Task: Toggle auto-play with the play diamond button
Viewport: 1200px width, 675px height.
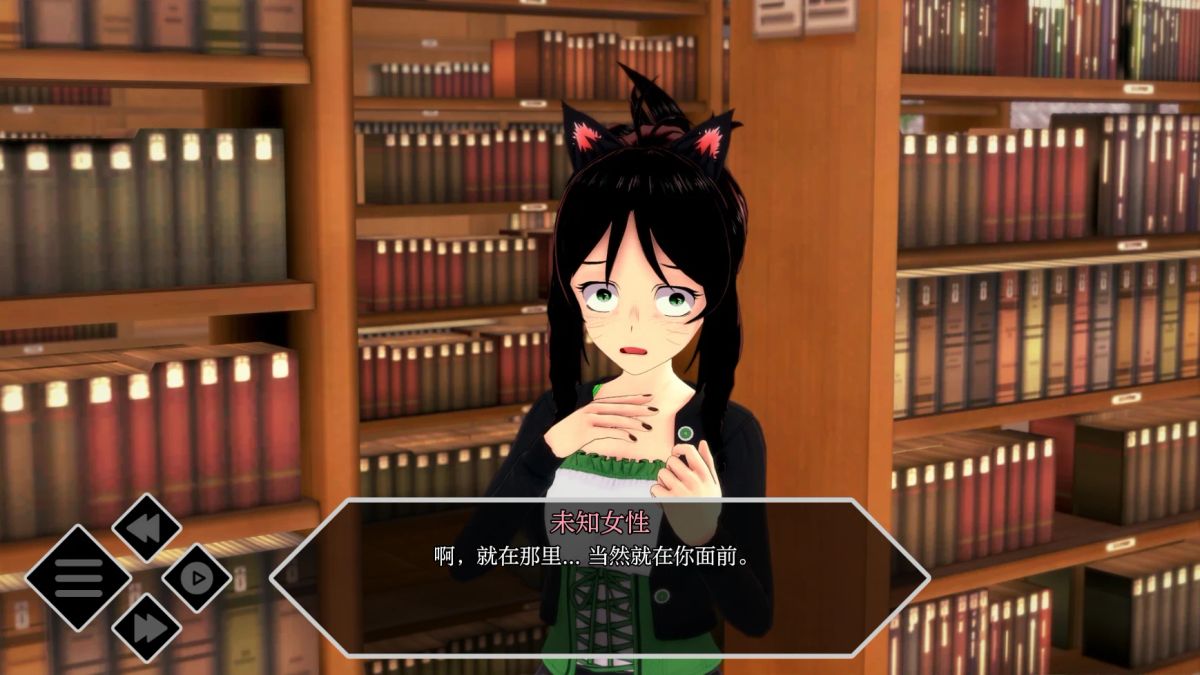Action: coord(197,577)
